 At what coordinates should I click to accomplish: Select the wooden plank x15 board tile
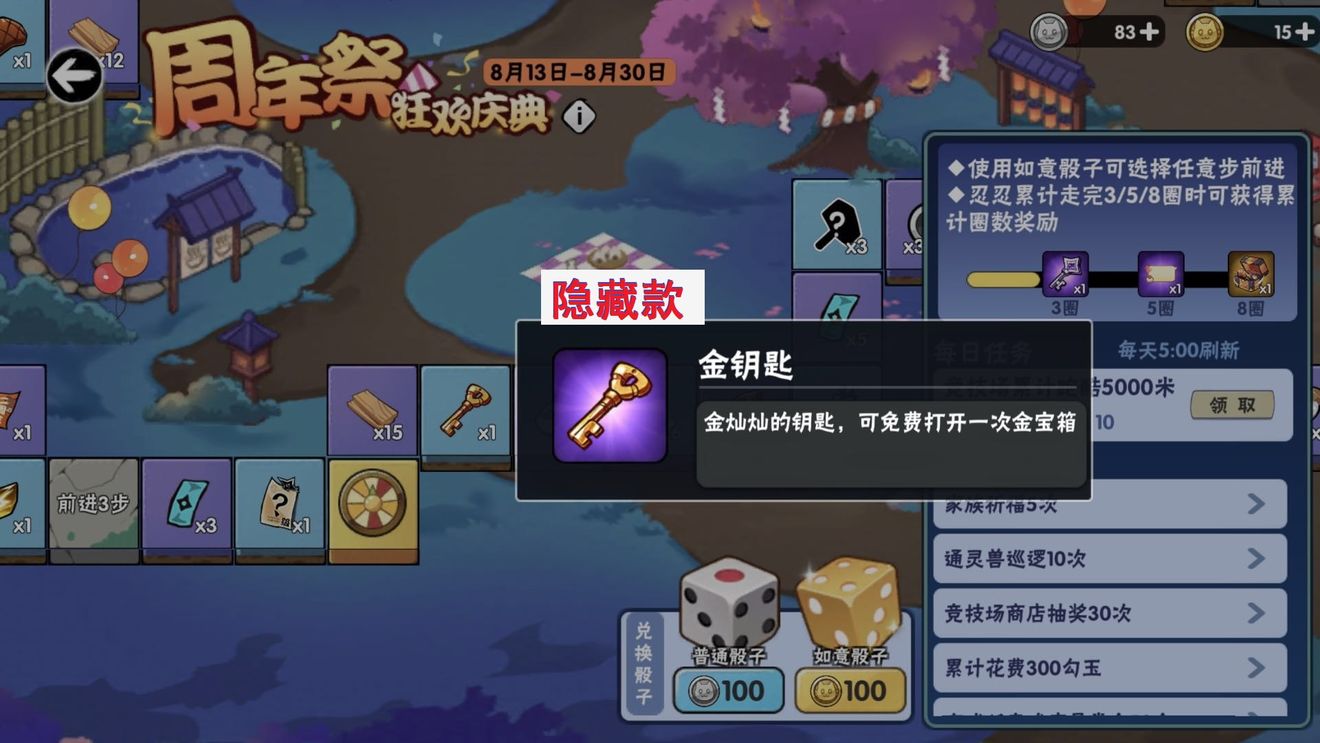(x=372, y=412)
